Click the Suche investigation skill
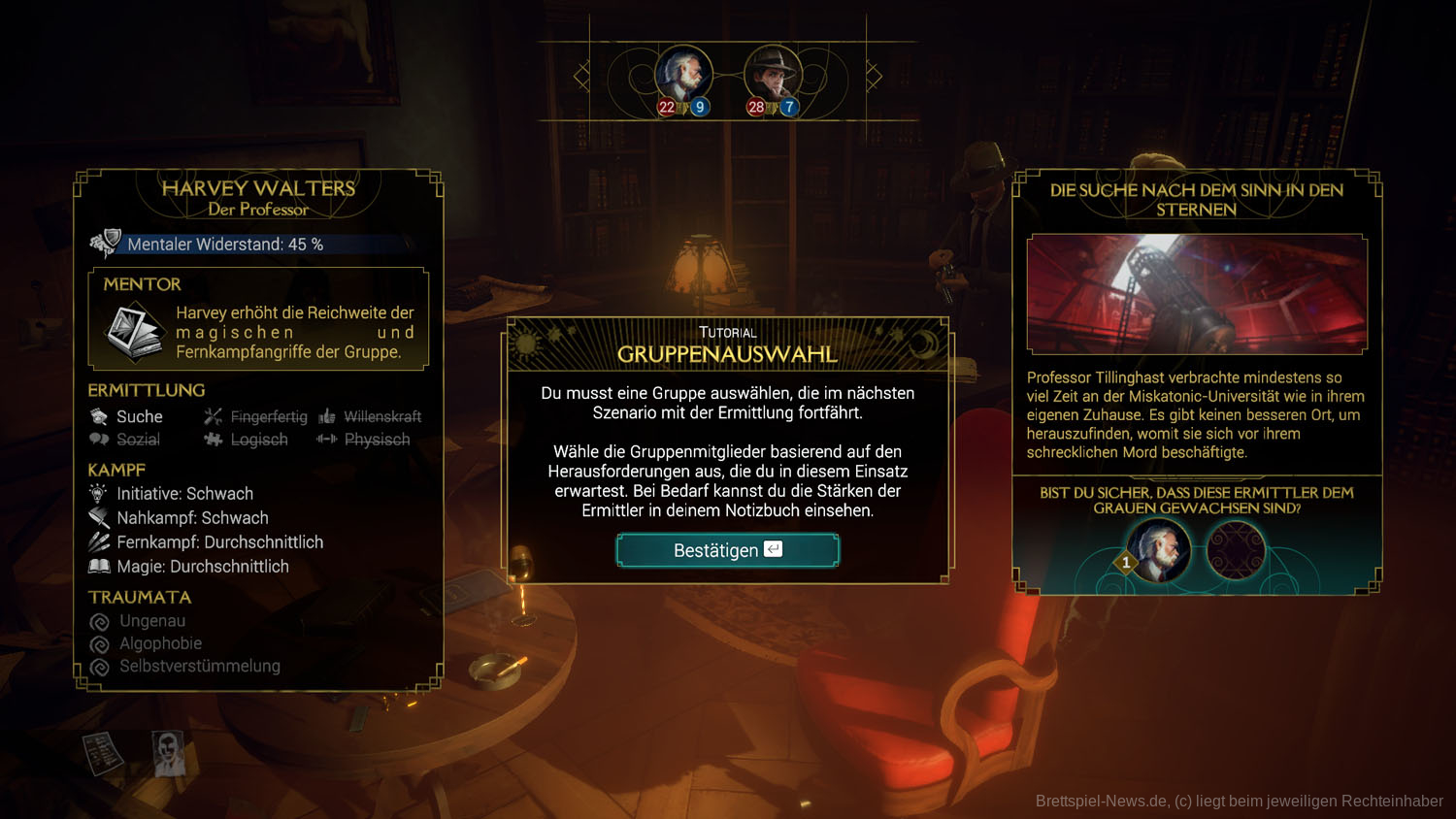 click(139, 416)
